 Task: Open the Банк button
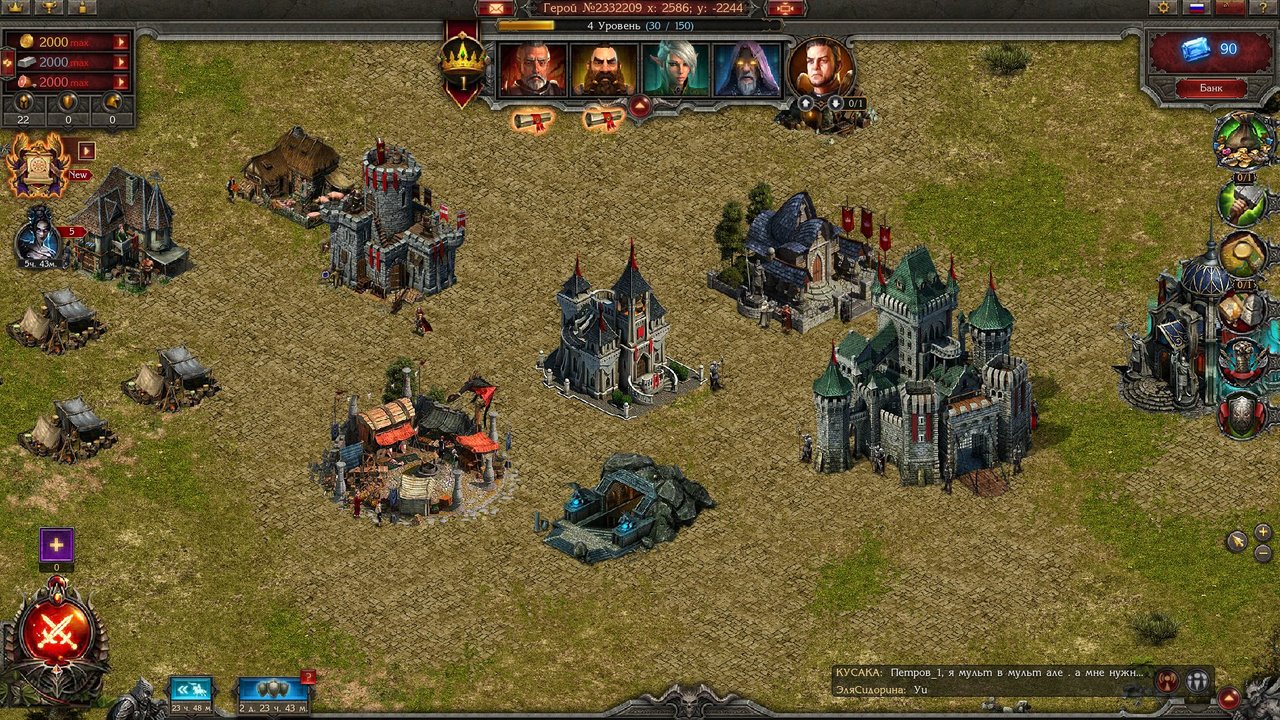tap(1210, 88)
